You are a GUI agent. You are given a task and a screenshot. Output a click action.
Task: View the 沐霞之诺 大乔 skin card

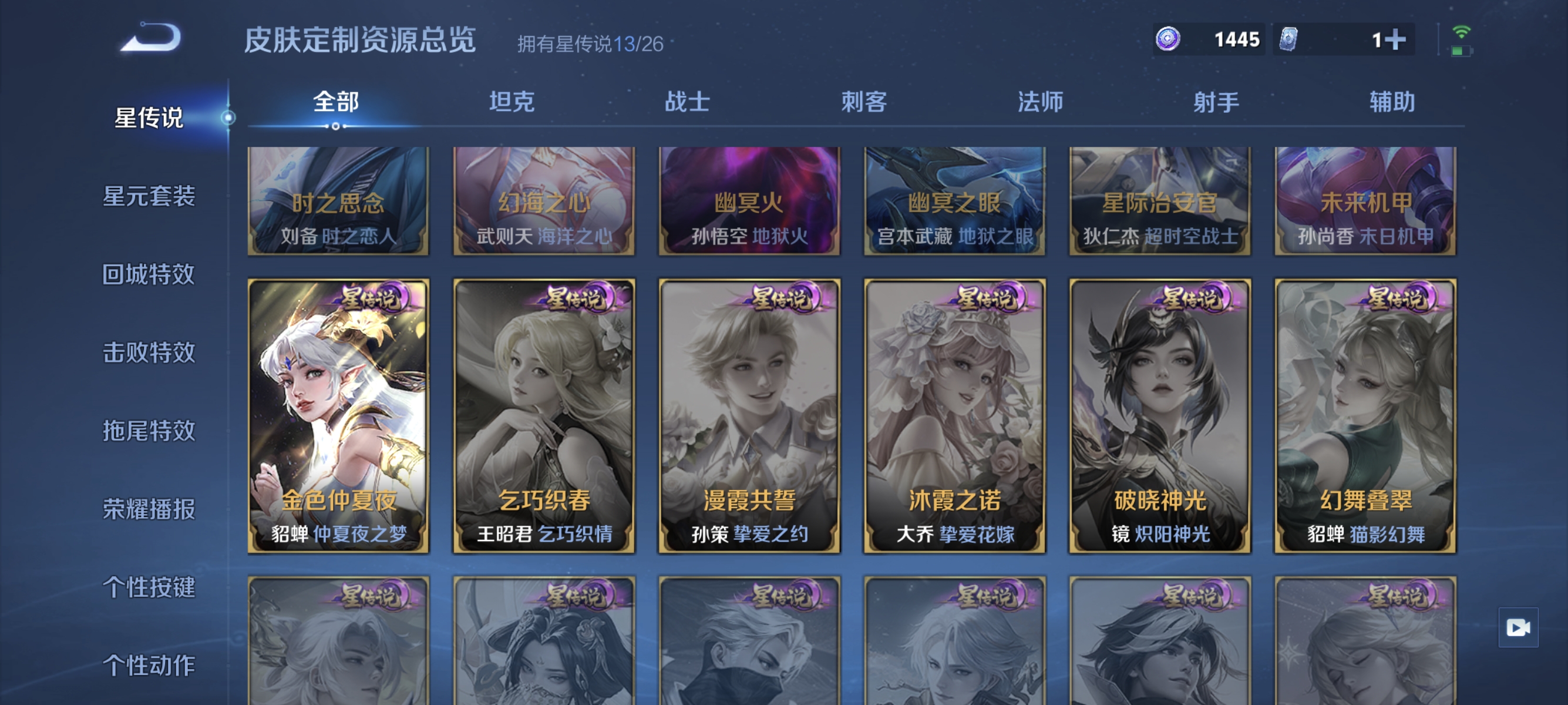[954, 420]
